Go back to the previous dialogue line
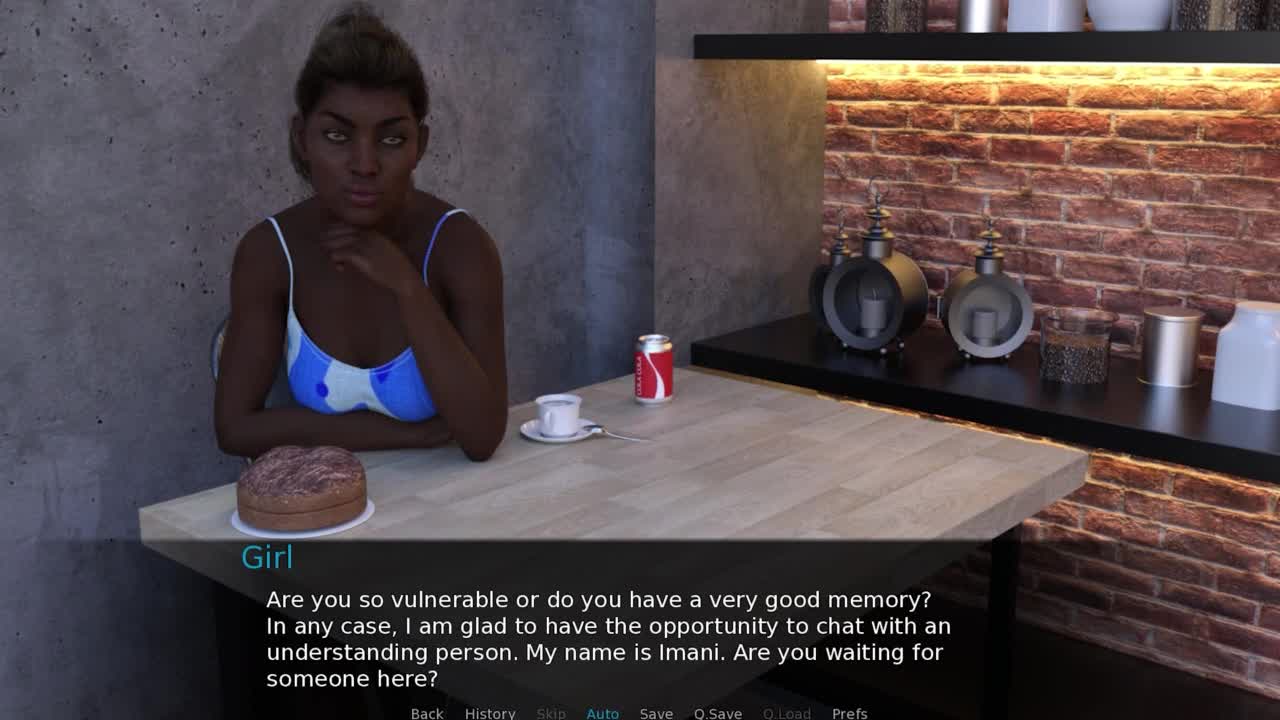 coord(427,713)
